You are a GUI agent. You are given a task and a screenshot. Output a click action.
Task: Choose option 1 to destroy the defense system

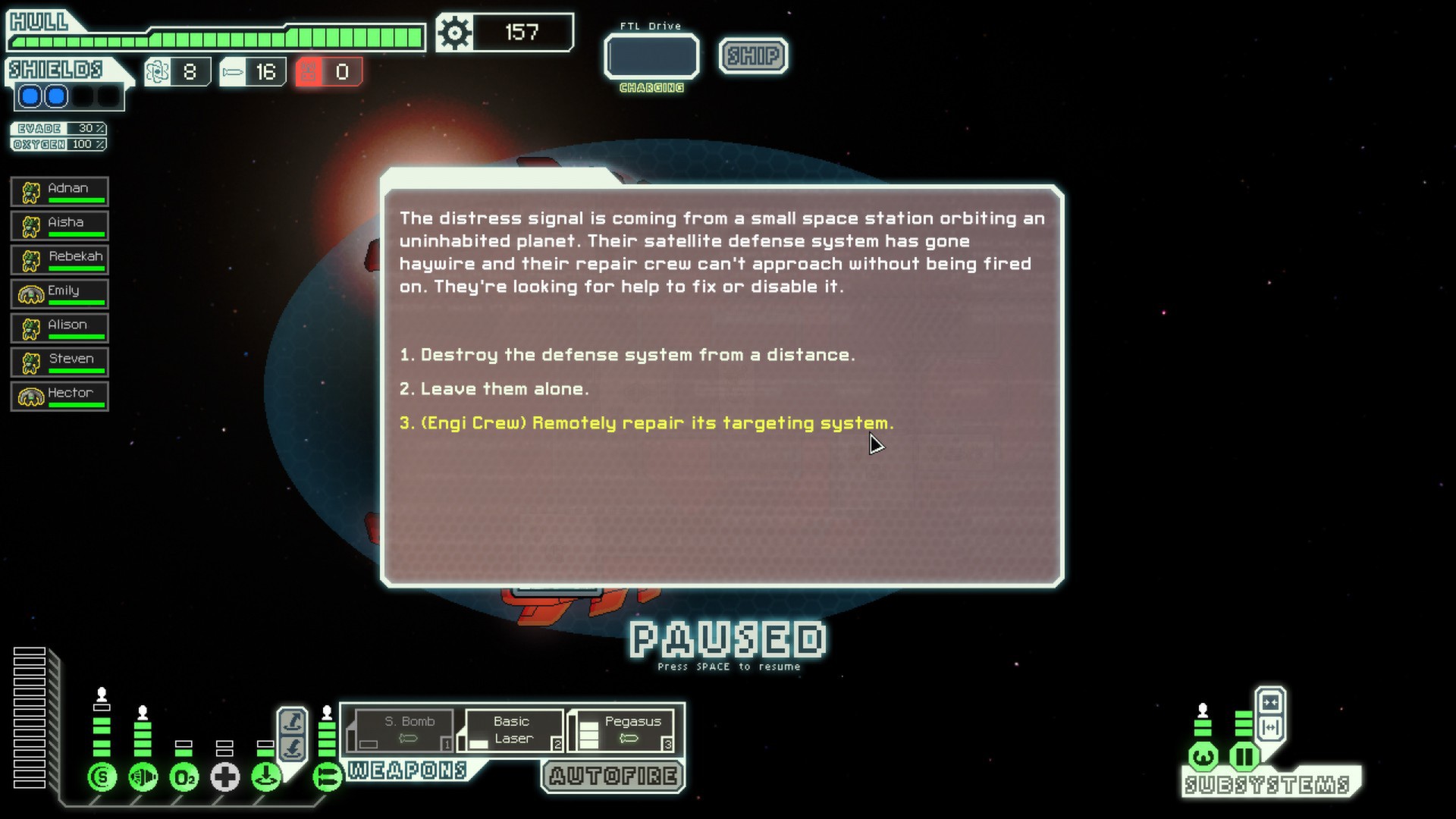tap(628, 353)
